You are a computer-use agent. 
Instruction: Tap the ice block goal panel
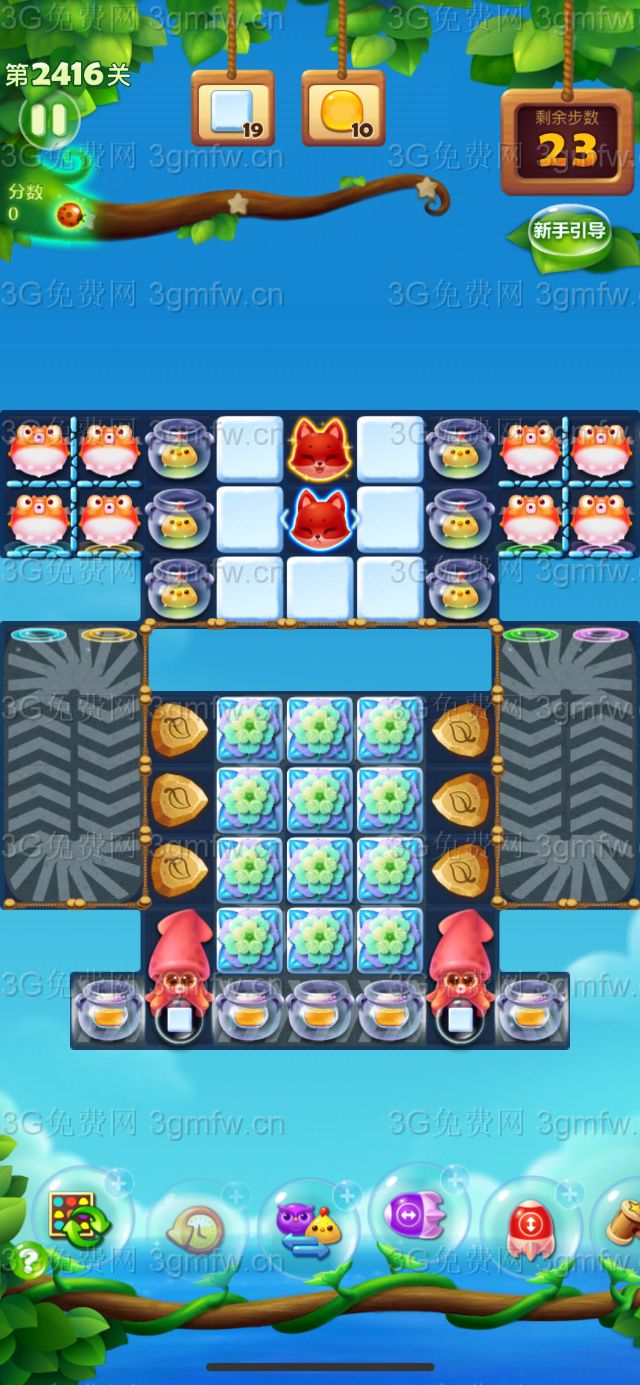[x=232, y=108]
